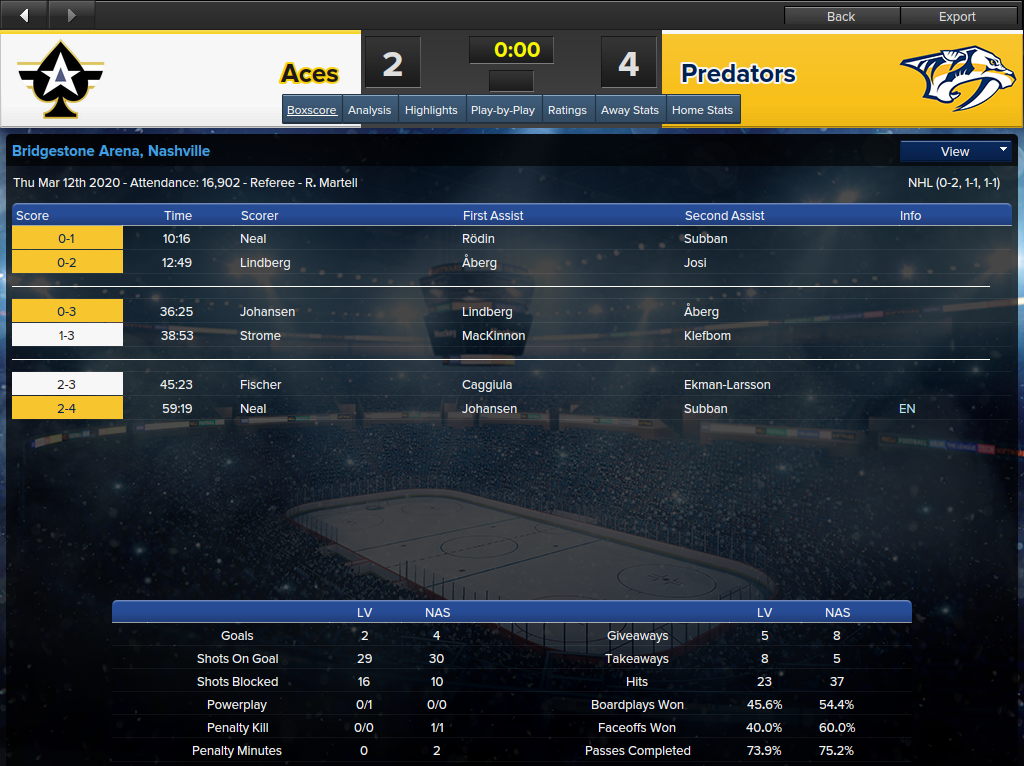Open the Analysis tab
The image size is (1024, 766).
click(369, 110)
